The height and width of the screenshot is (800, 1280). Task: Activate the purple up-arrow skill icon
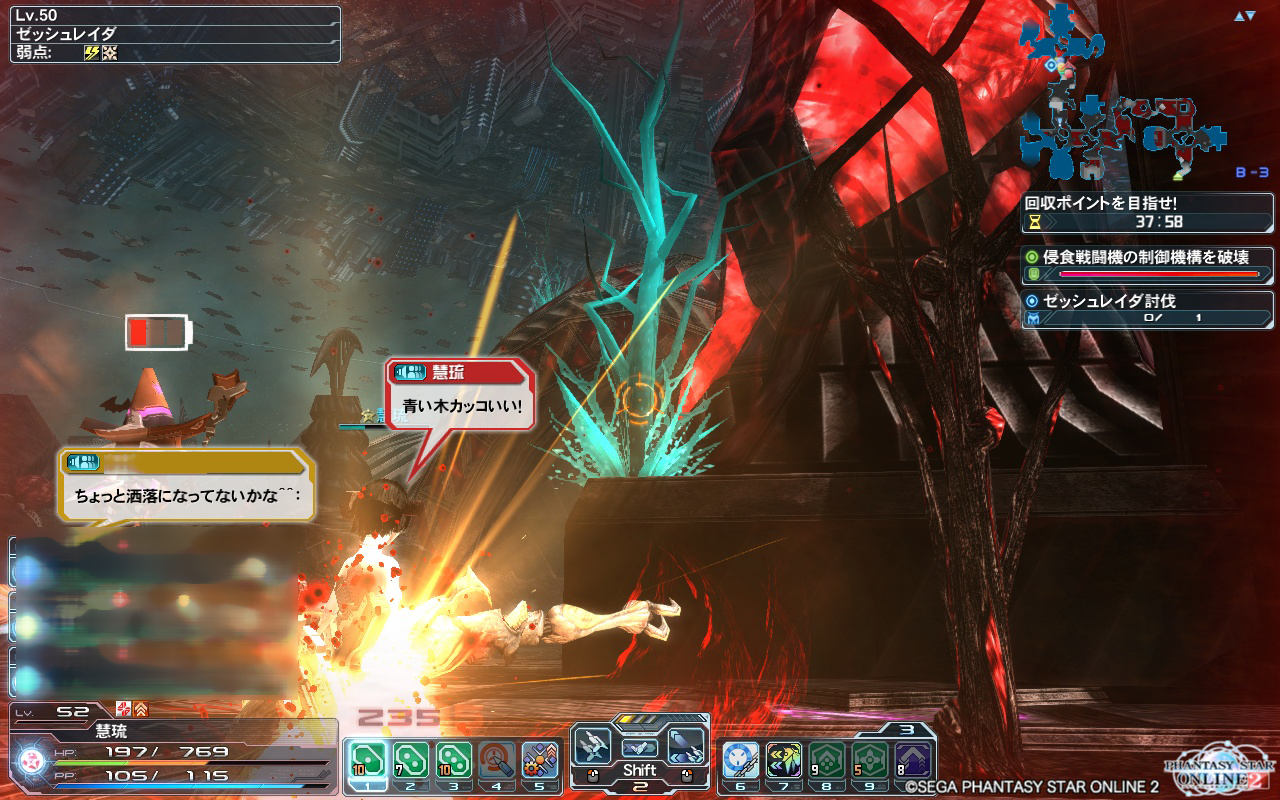pyautogui.click(x=913, y=760)
